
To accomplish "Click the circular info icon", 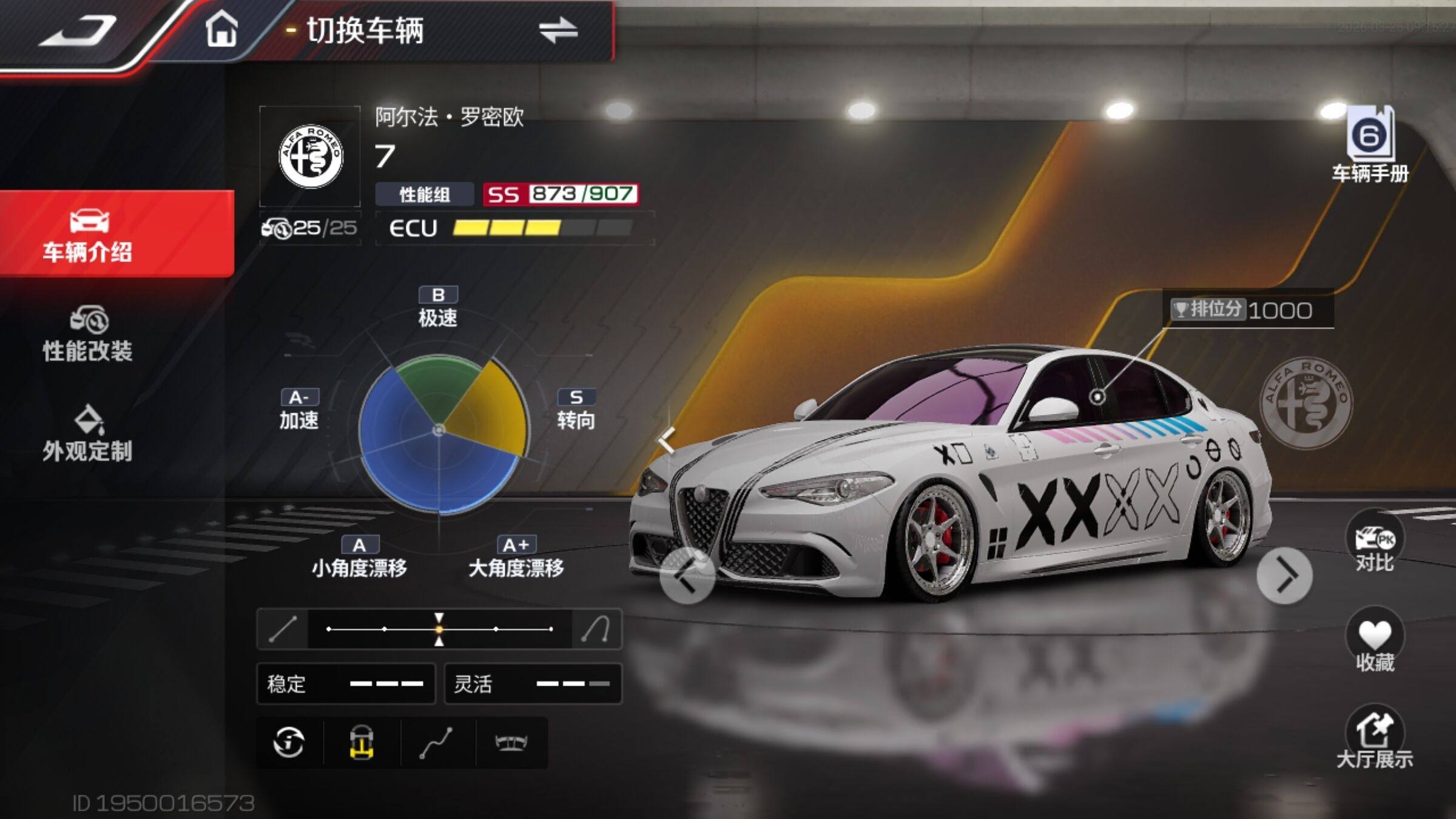I will pyautogui.click(x=289, y=743).
